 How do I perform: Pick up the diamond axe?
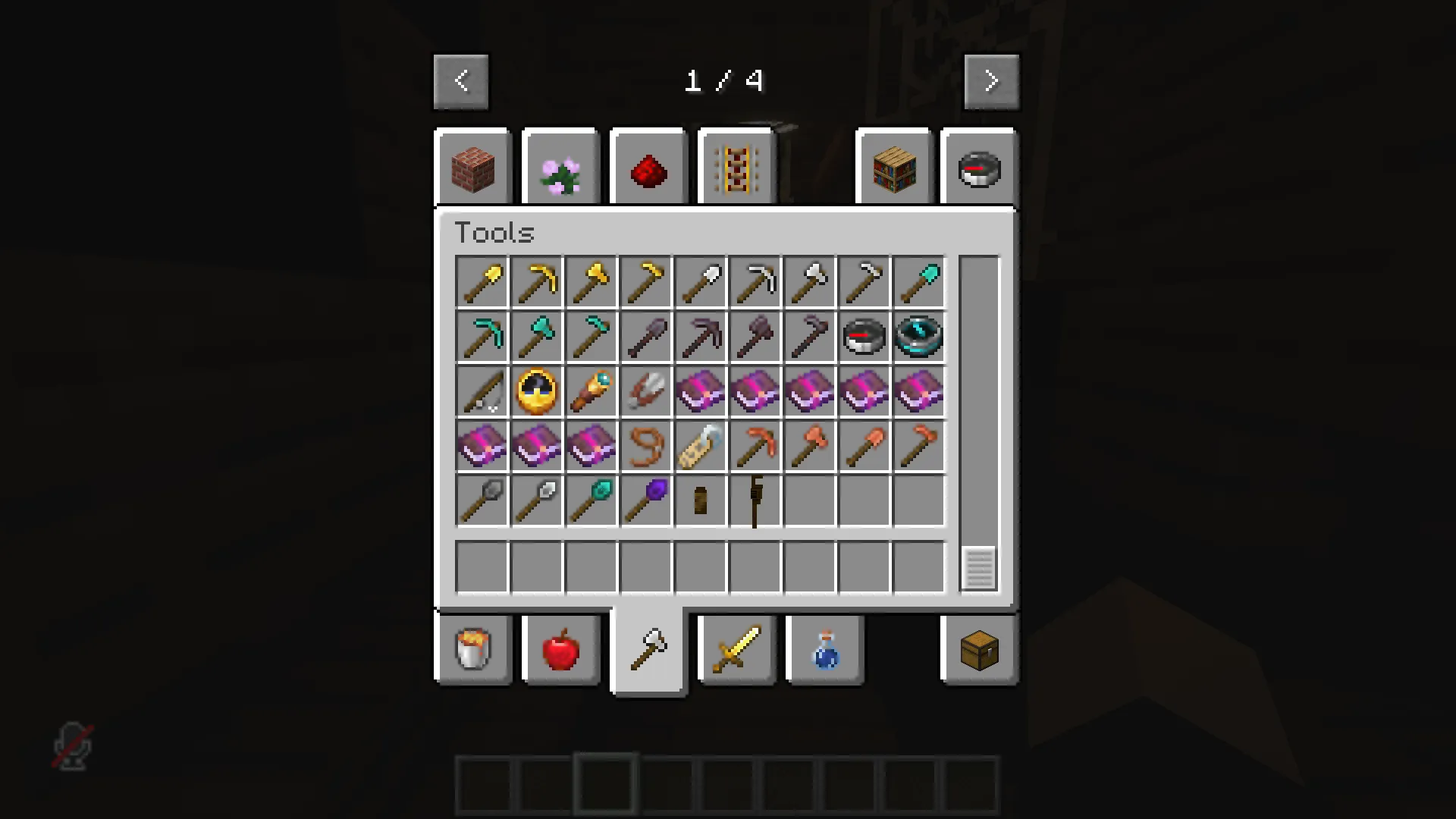click(x=537, y=337)
